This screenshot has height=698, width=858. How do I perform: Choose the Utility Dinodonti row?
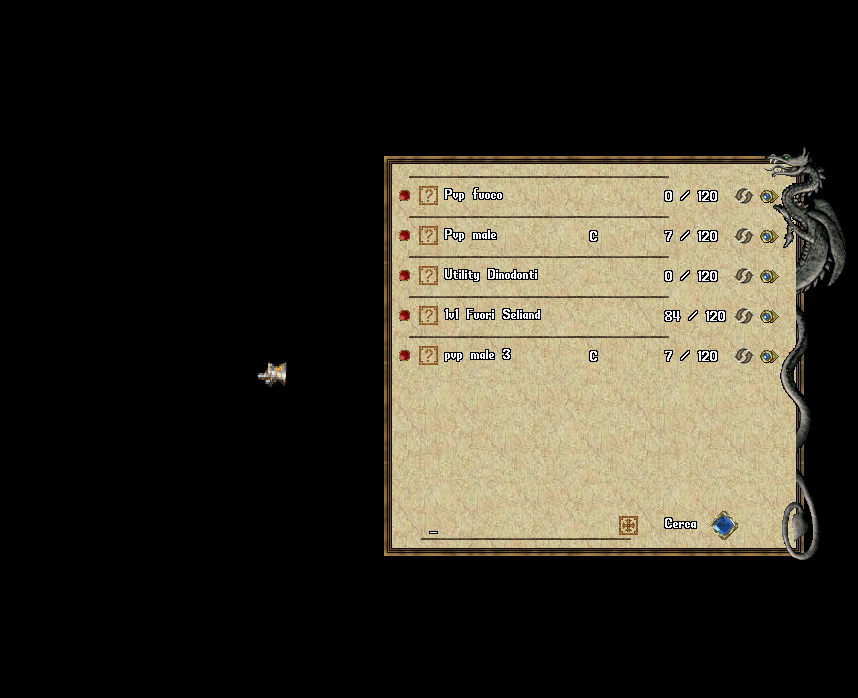tap(490, 275)
